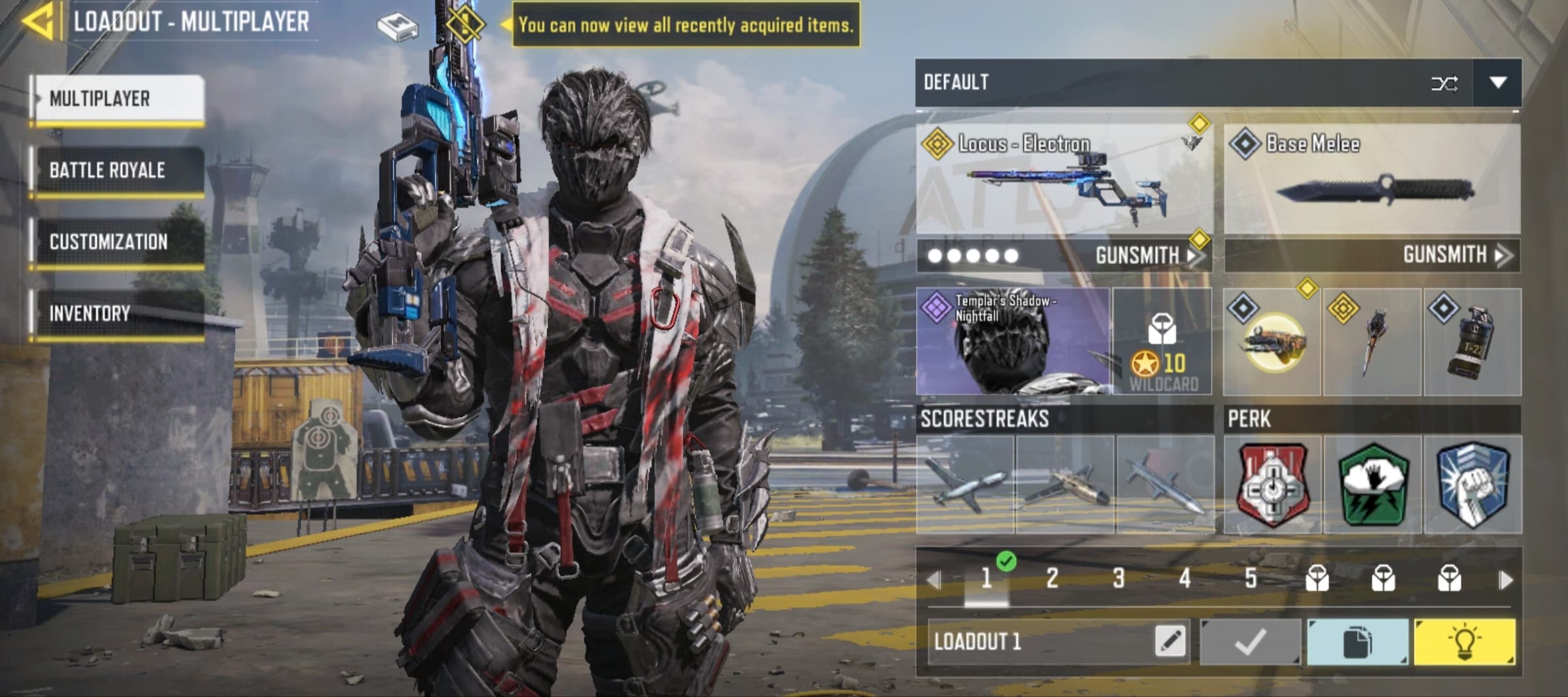Expand the Default loadout dropdown arrow

(1497, 83)
